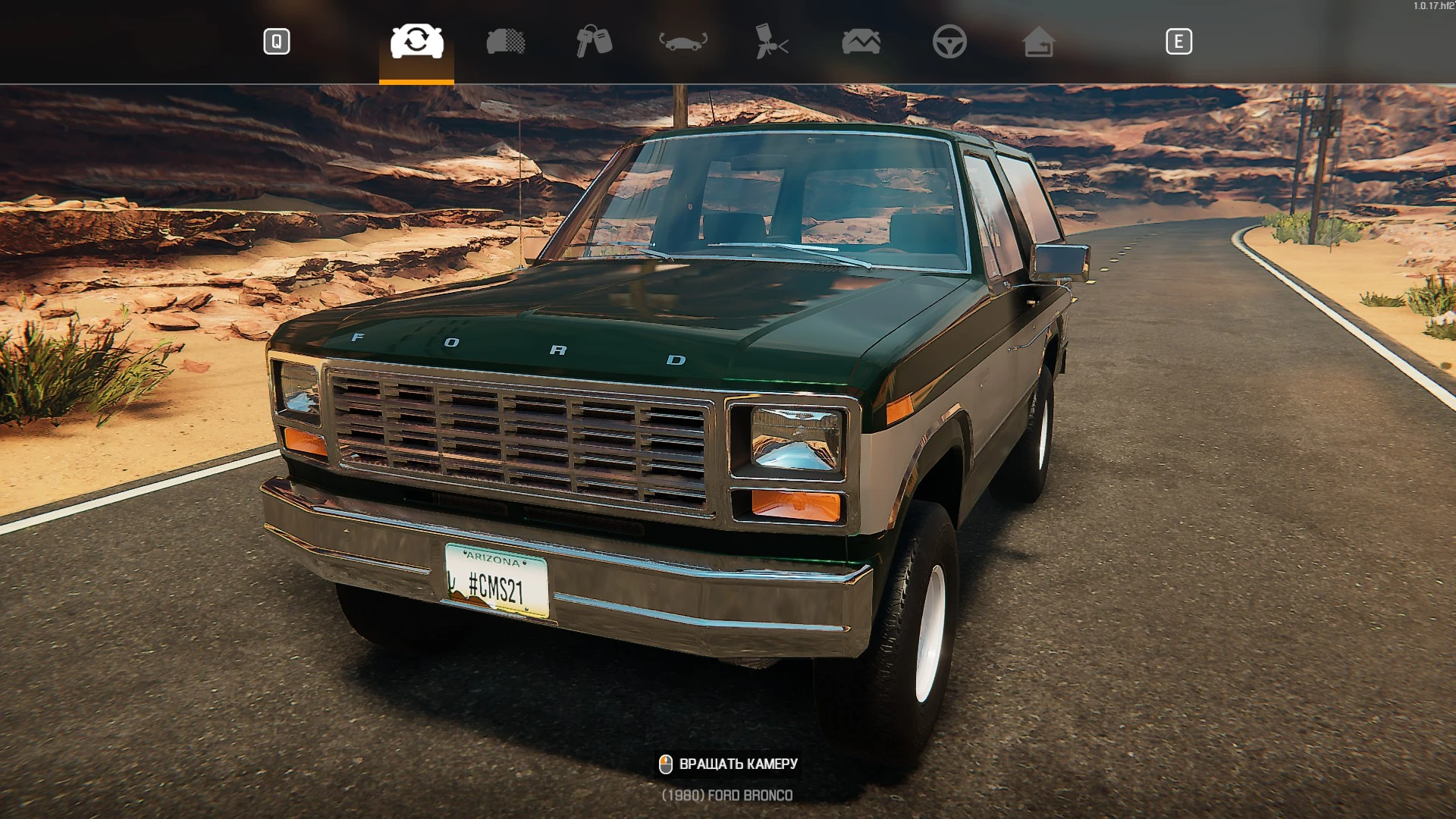Open the scenery background picker icon
Screen dimensions: 1456x819
[x=861, y=42]
